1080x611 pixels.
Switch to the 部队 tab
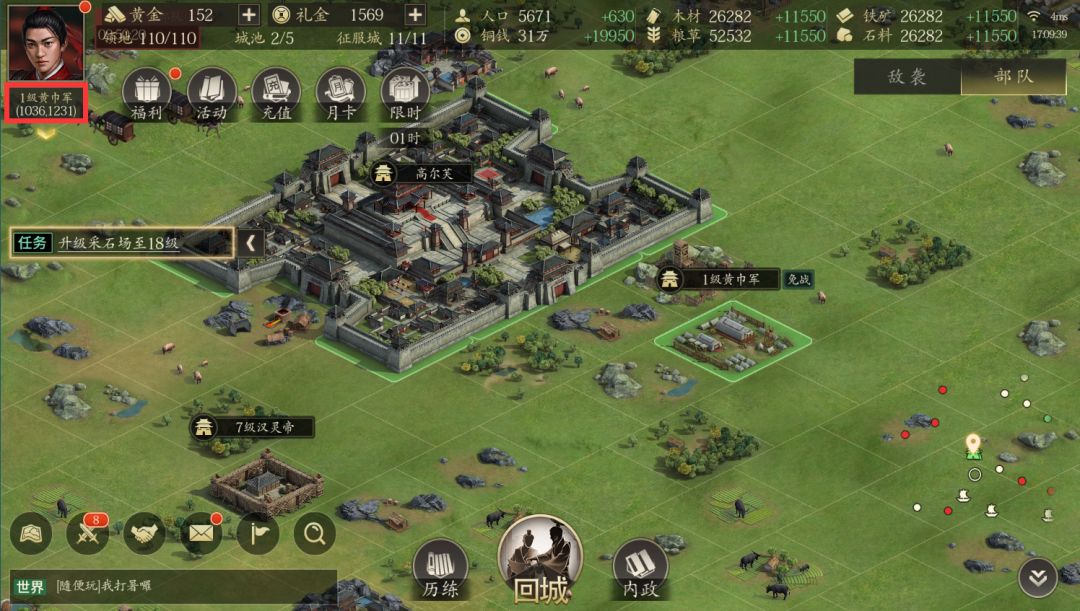(1014, 77)
